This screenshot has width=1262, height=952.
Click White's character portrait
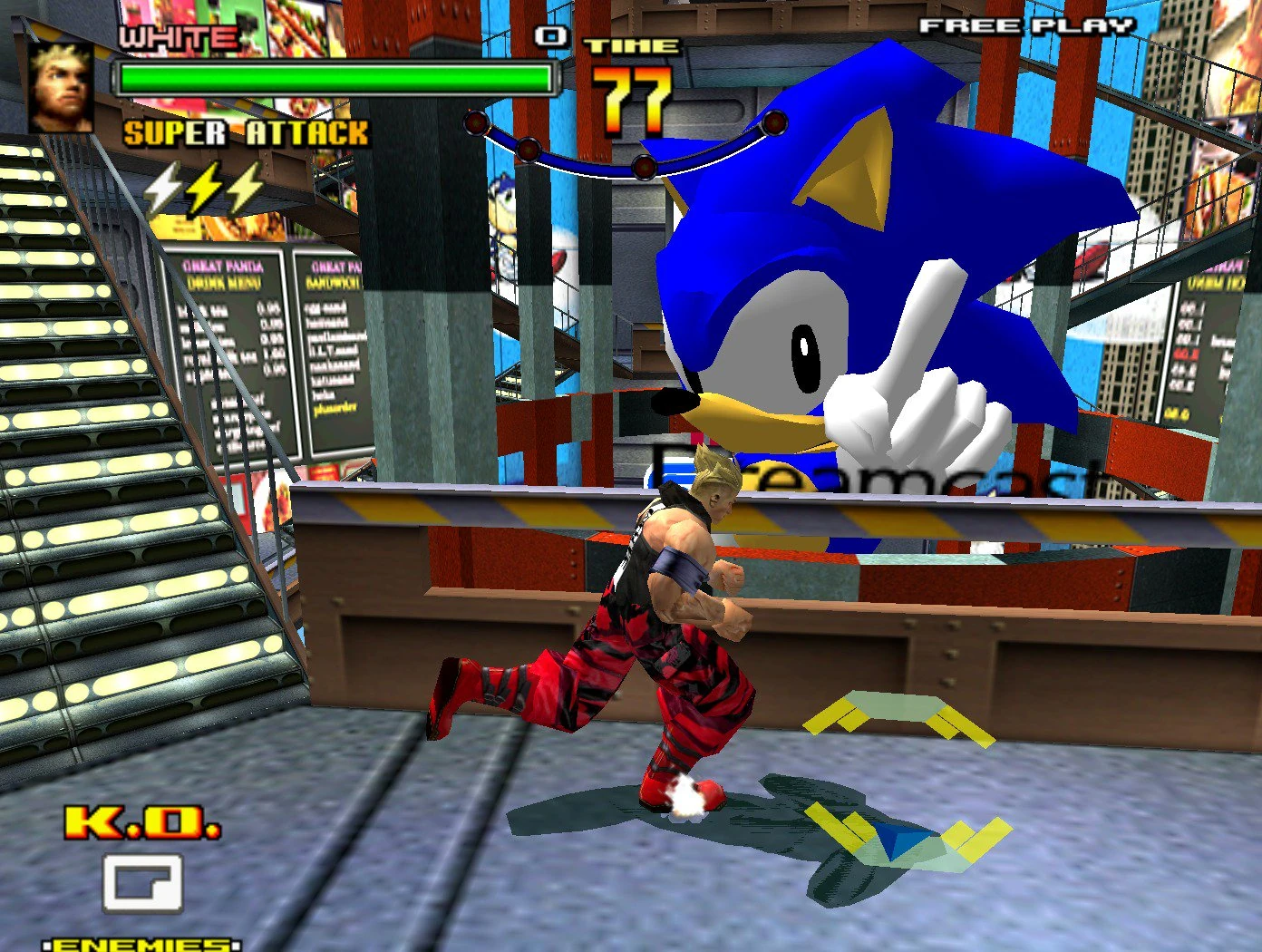61,87
